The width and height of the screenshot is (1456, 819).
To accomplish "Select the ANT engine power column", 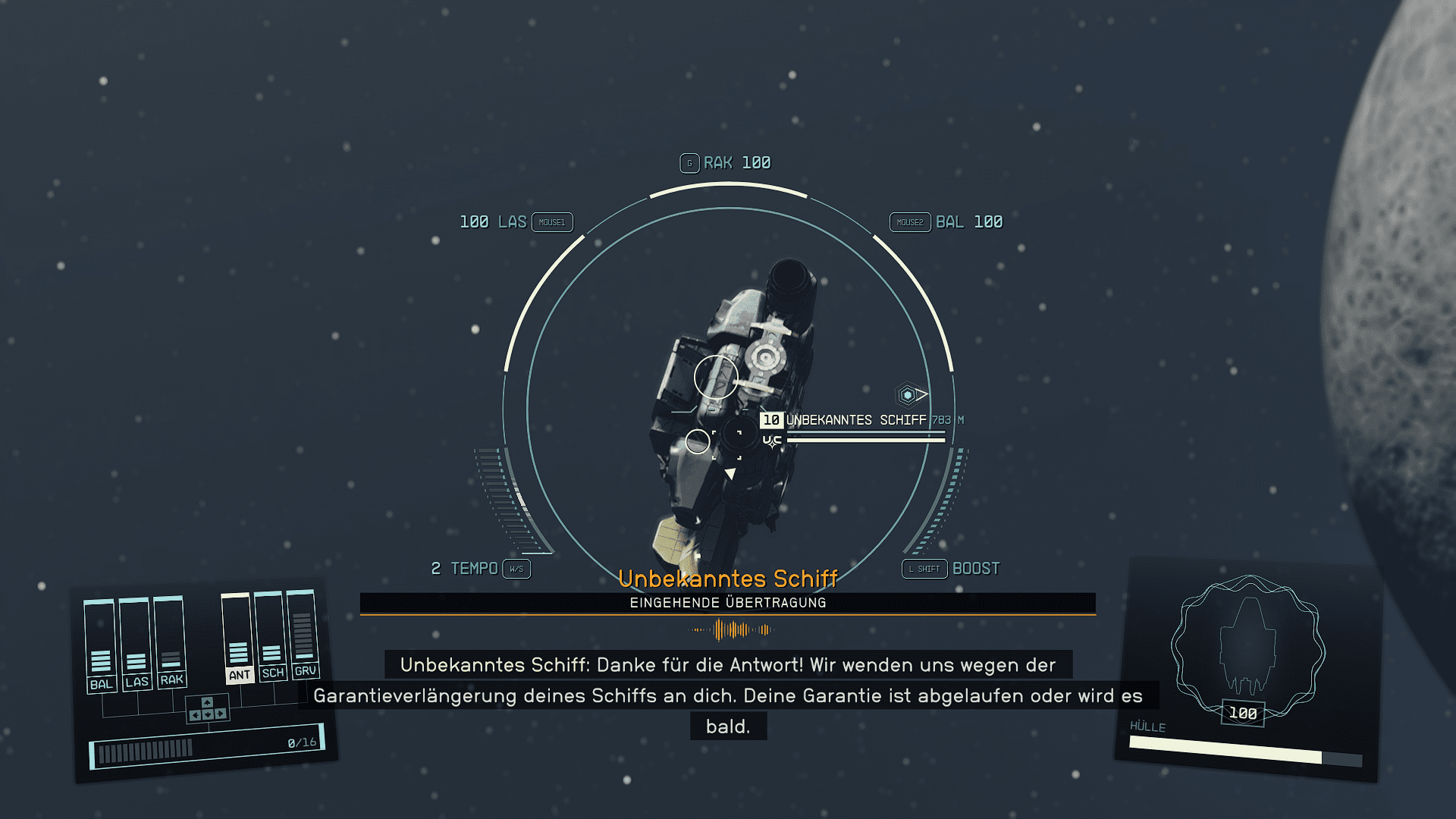I will pyautogui.click(x=238, y=637).
